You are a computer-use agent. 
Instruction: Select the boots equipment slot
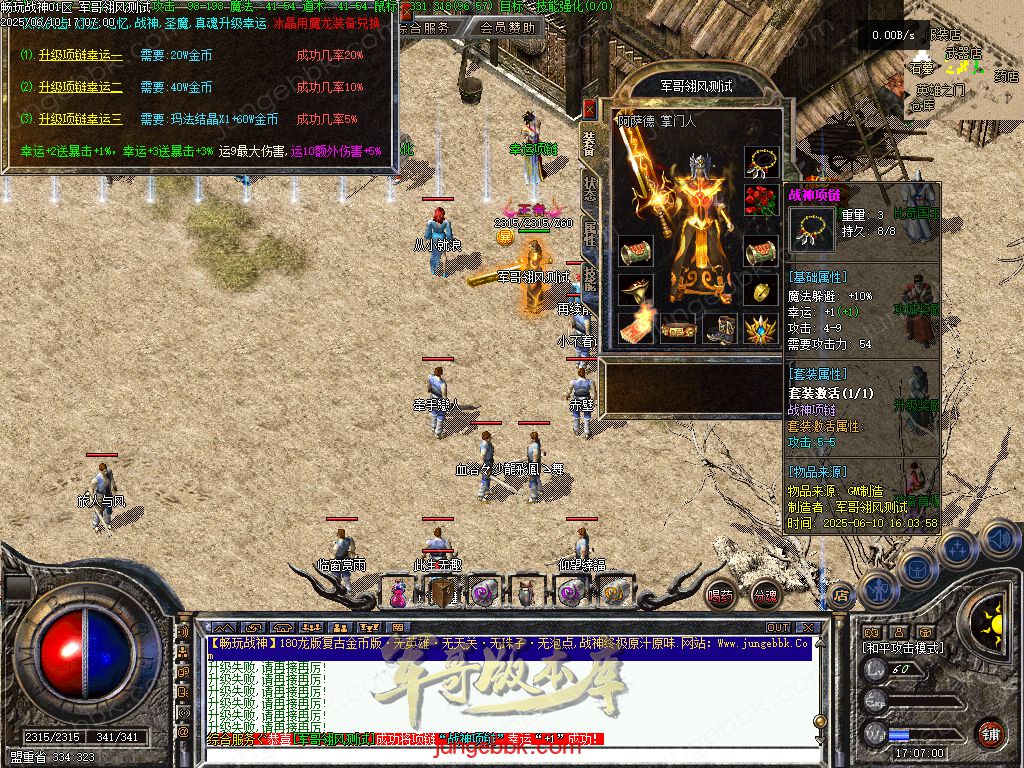point(722,328)
